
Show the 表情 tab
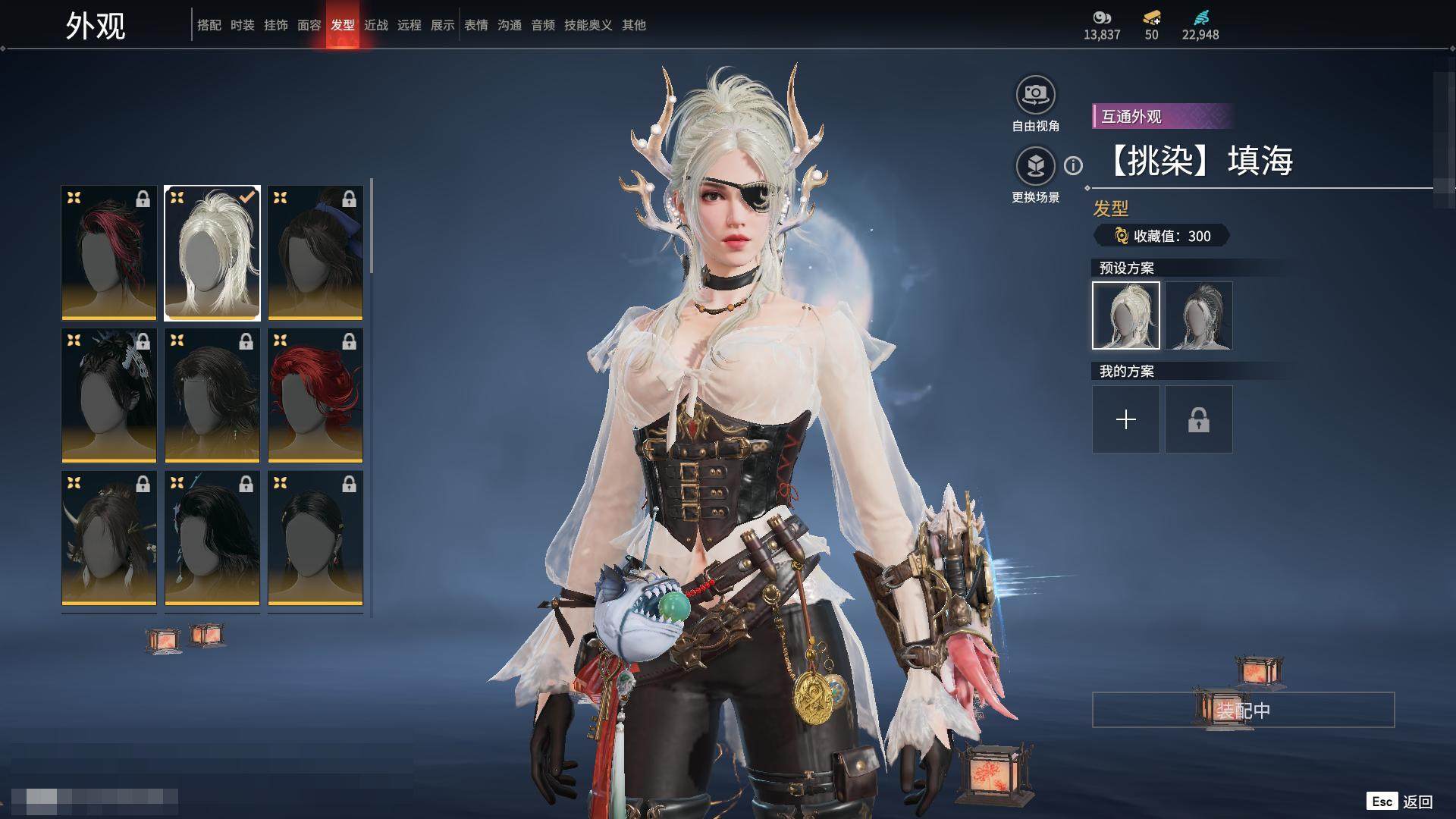[x=475, y=25]
